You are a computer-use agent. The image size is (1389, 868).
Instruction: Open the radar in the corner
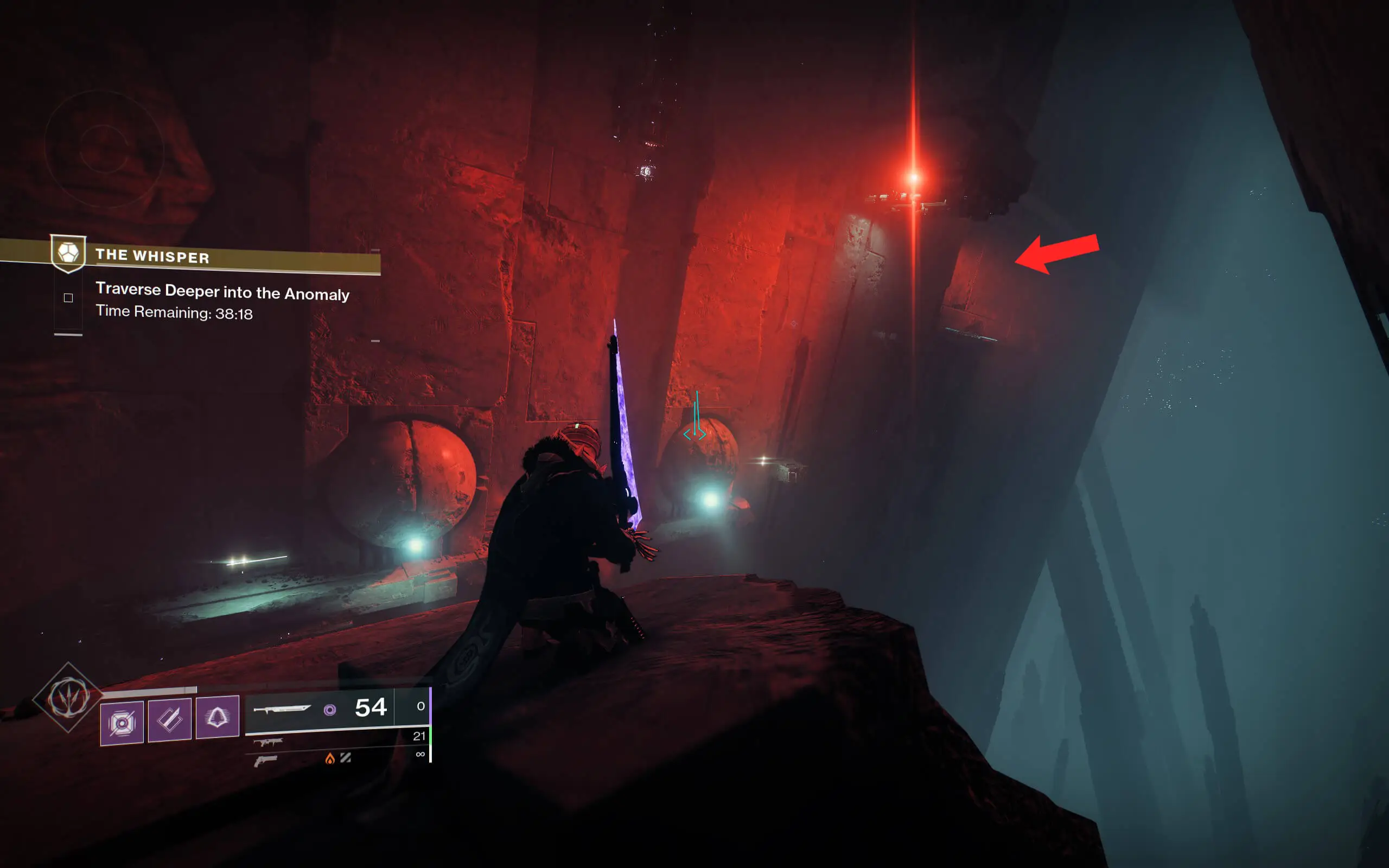(104, 148)
